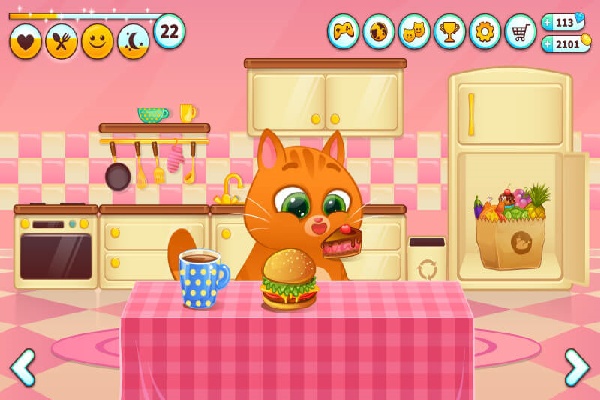Open the gamepad mini-games menu

(x=343, y=31)
